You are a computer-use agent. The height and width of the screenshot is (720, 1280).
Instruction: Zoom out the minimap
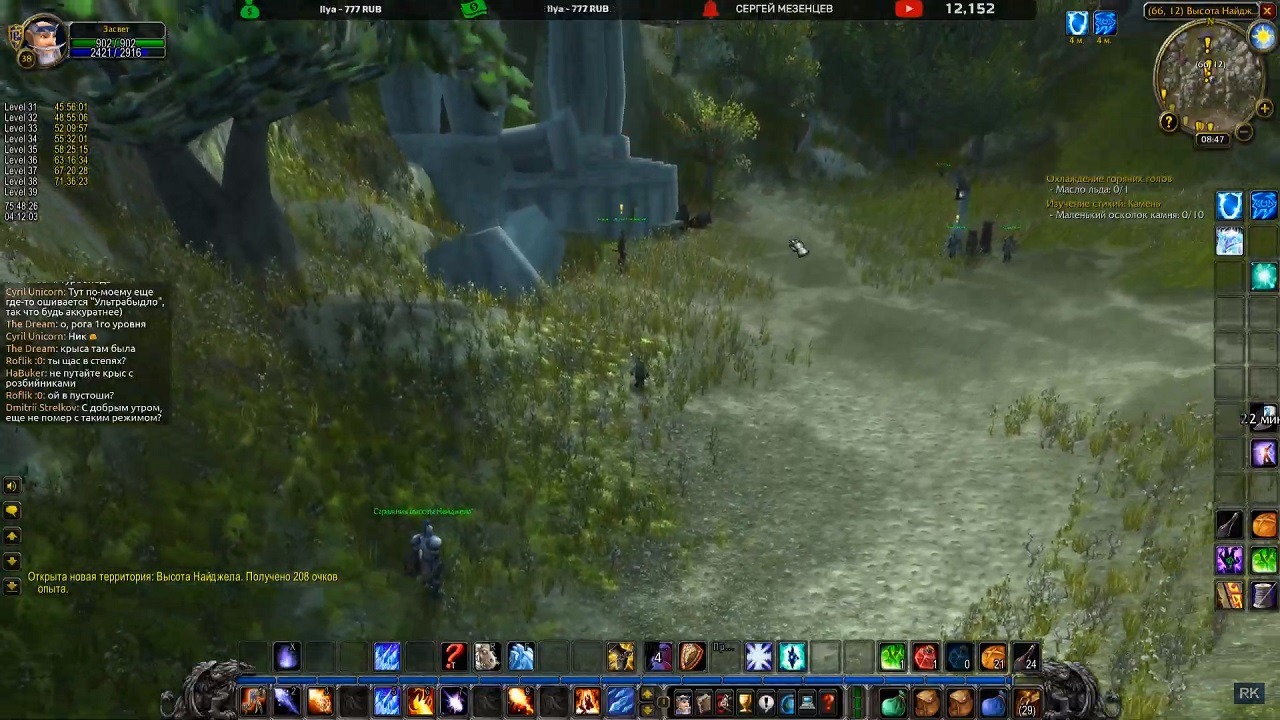1244,132
